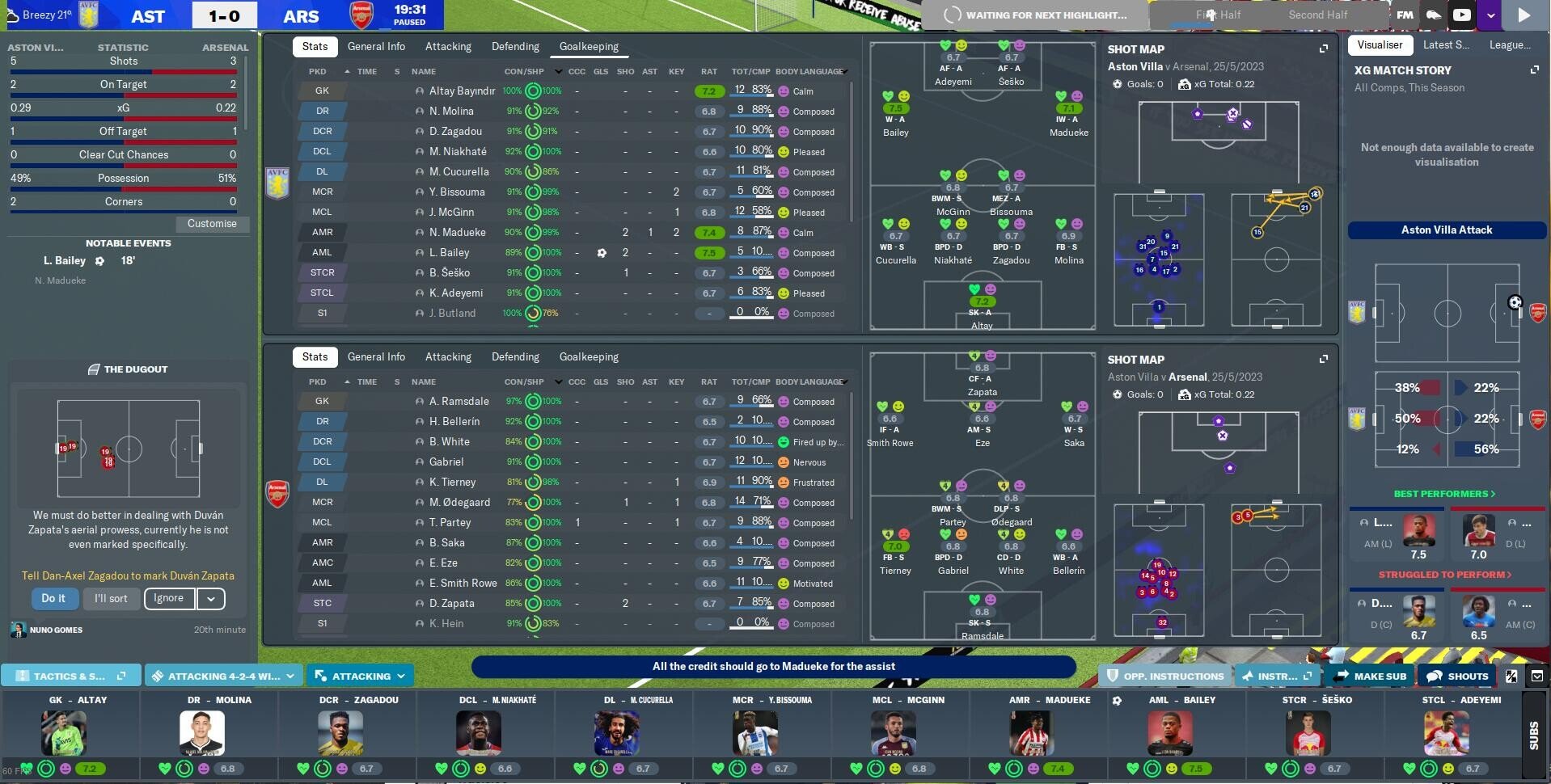Toggle the YouTube-style video highlights mode
The width and height of the screenshot is (1551, 784).
click(1461, 15)
